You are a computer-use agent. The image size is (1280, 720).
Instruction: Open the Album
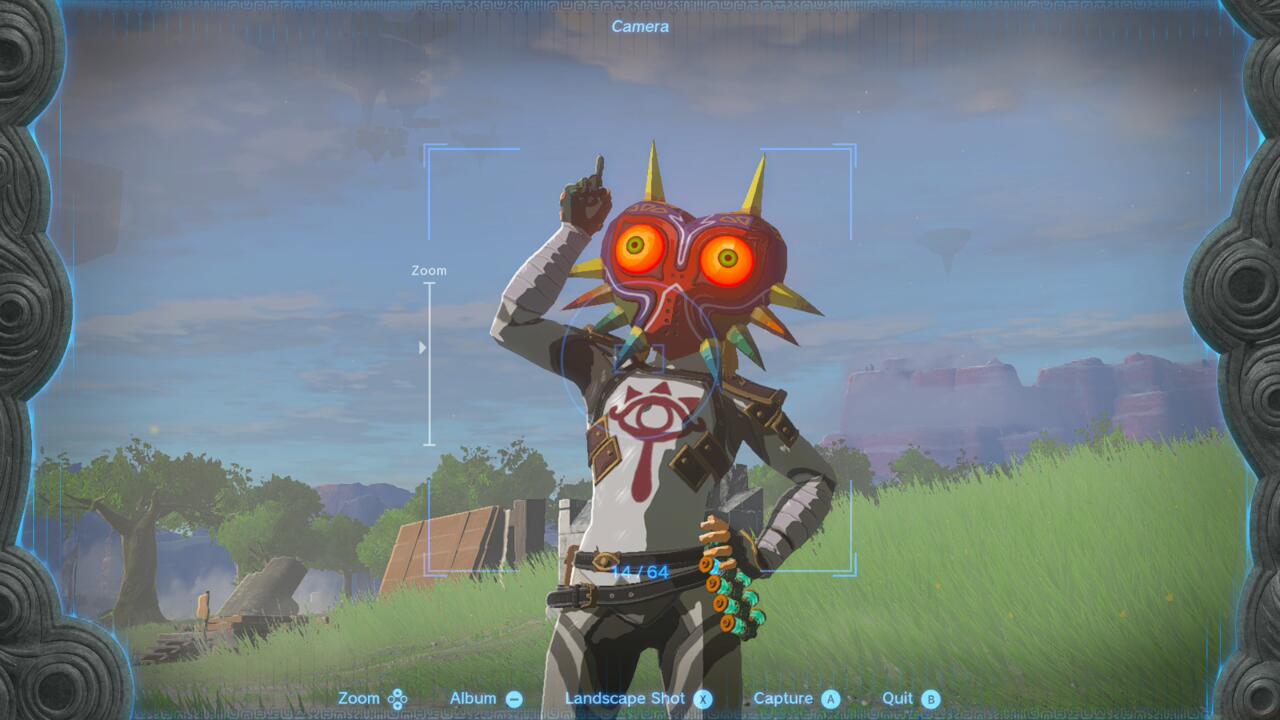click(x=475, y=698)
